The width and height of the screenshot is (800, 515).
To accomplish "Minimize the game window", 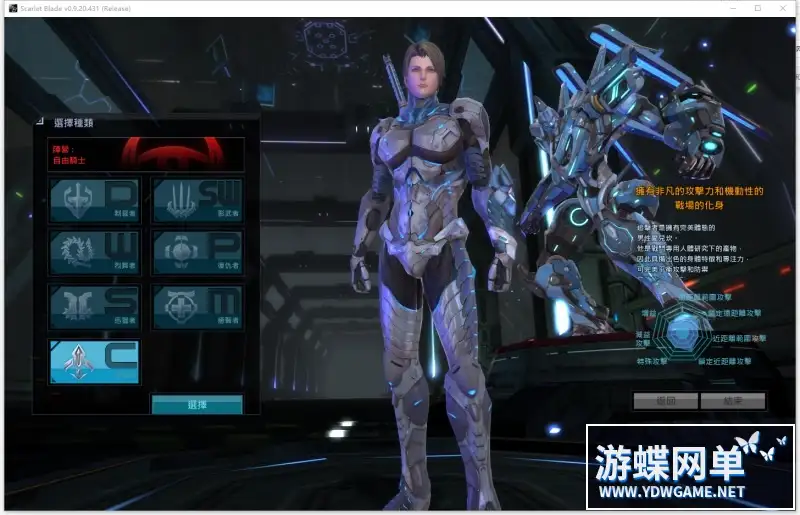I will pos(729,8).
